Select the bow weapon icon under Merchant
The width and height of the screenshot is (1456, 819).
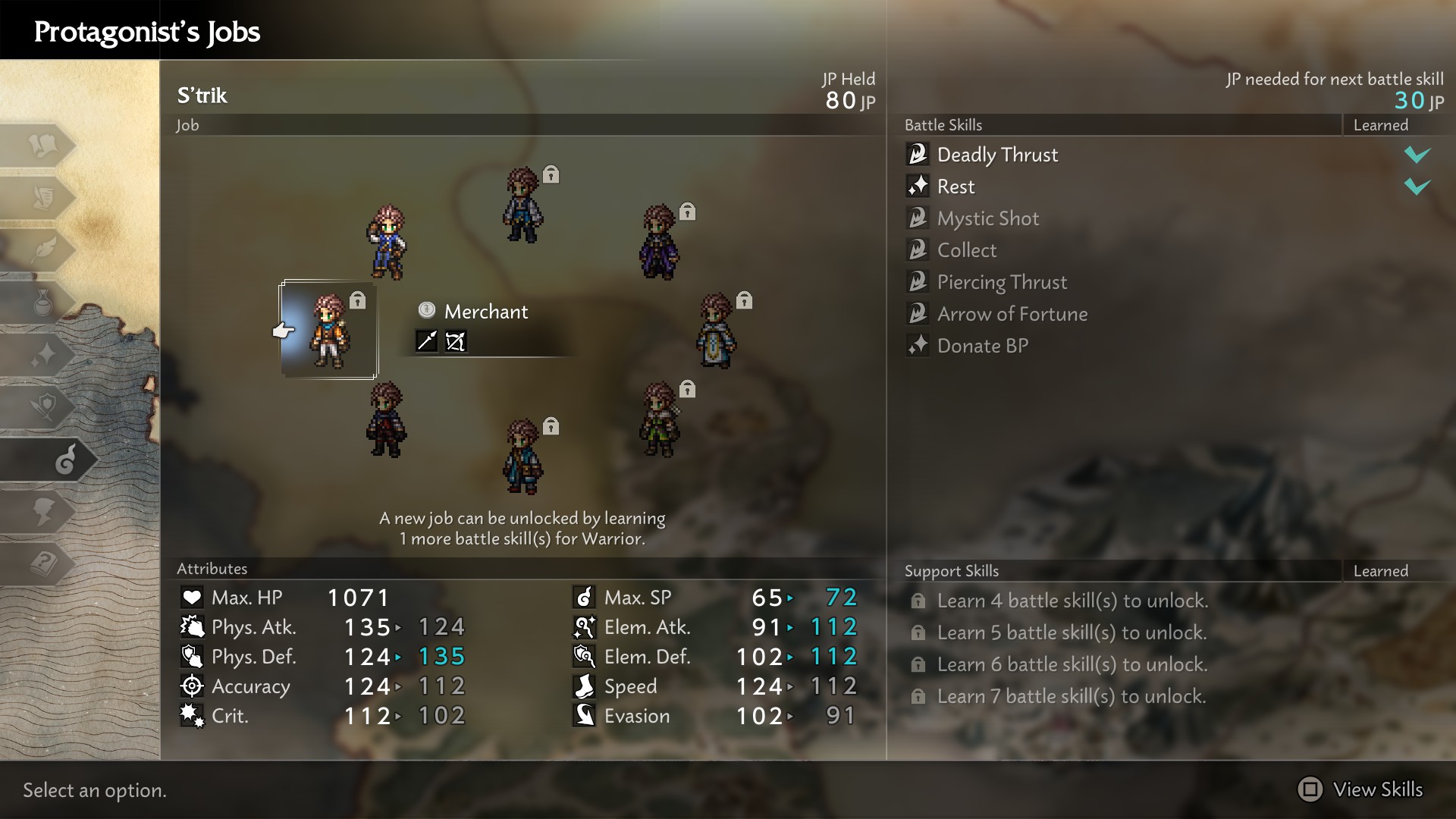[x=456, y=341]
